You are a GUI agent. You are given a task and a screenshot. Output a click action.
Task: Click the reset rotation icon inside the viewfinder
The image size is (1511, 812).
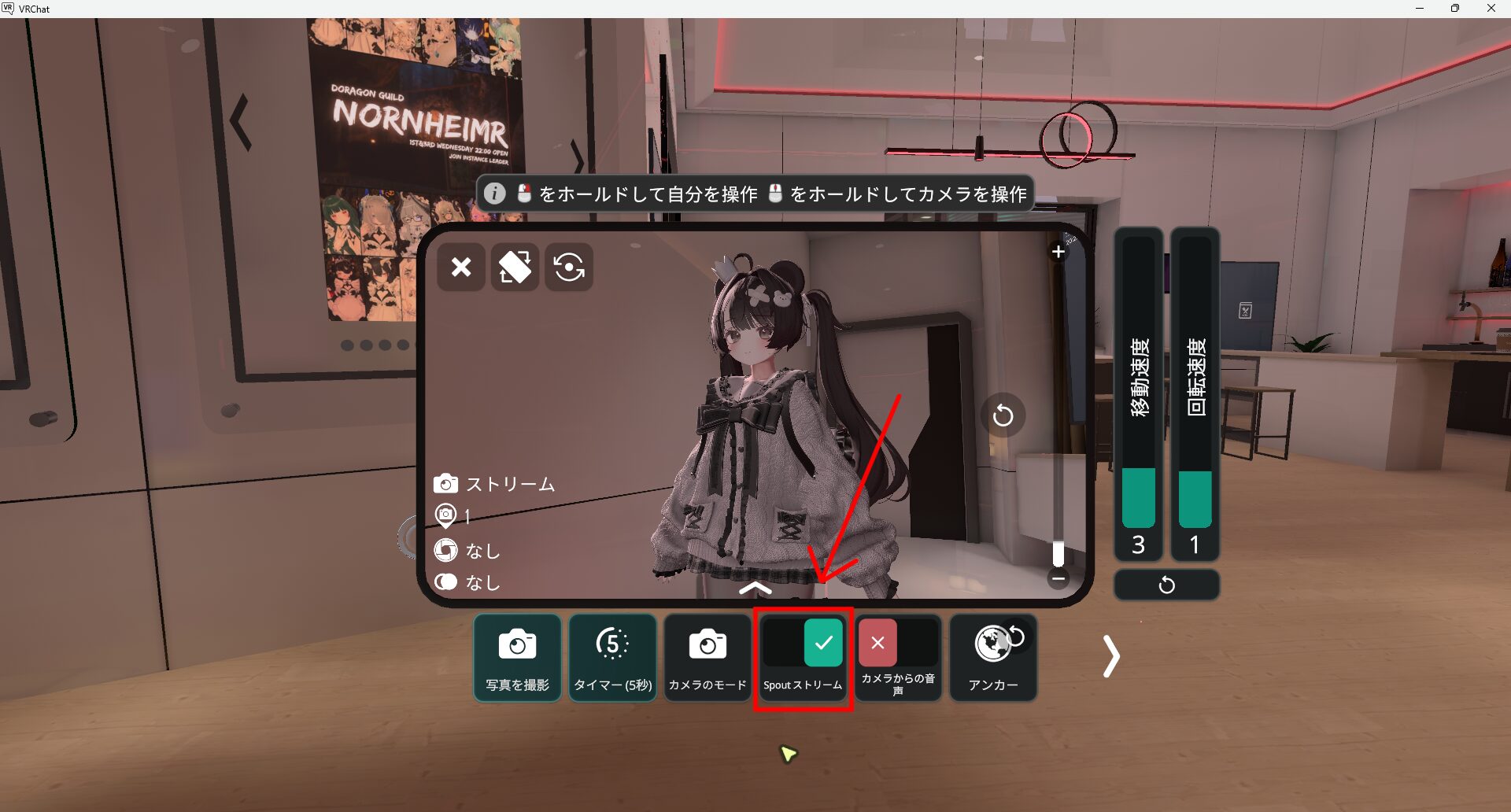pos(1004,415)
